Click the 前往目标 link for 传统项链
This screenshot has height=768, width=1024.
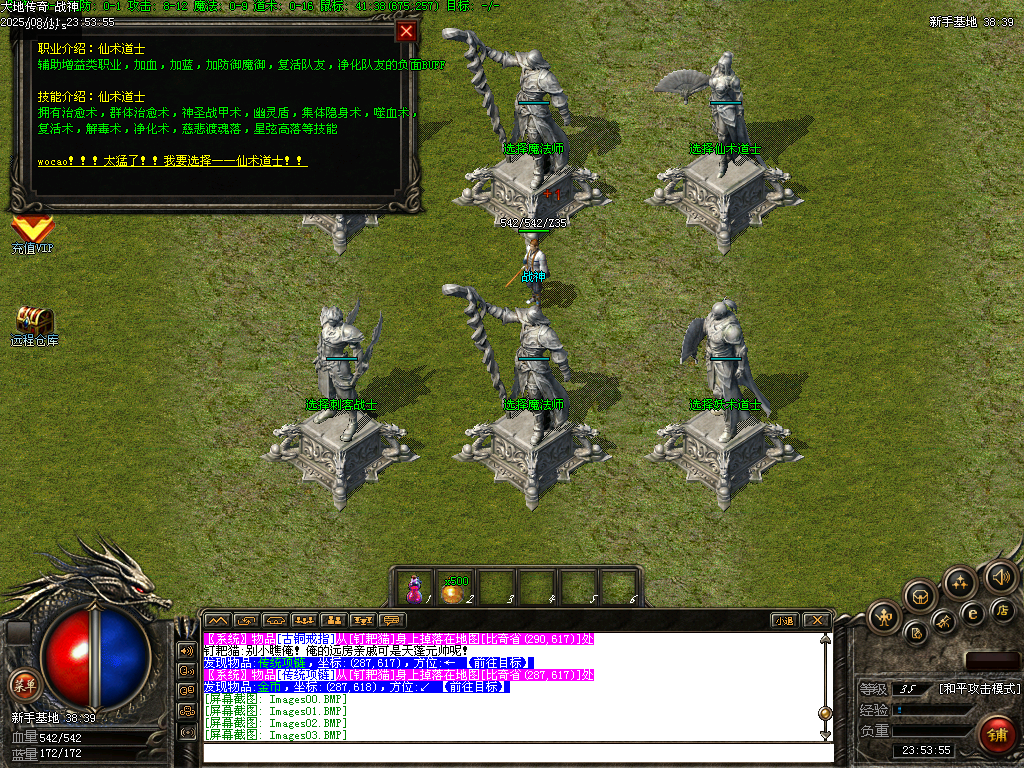coord(495,663)
